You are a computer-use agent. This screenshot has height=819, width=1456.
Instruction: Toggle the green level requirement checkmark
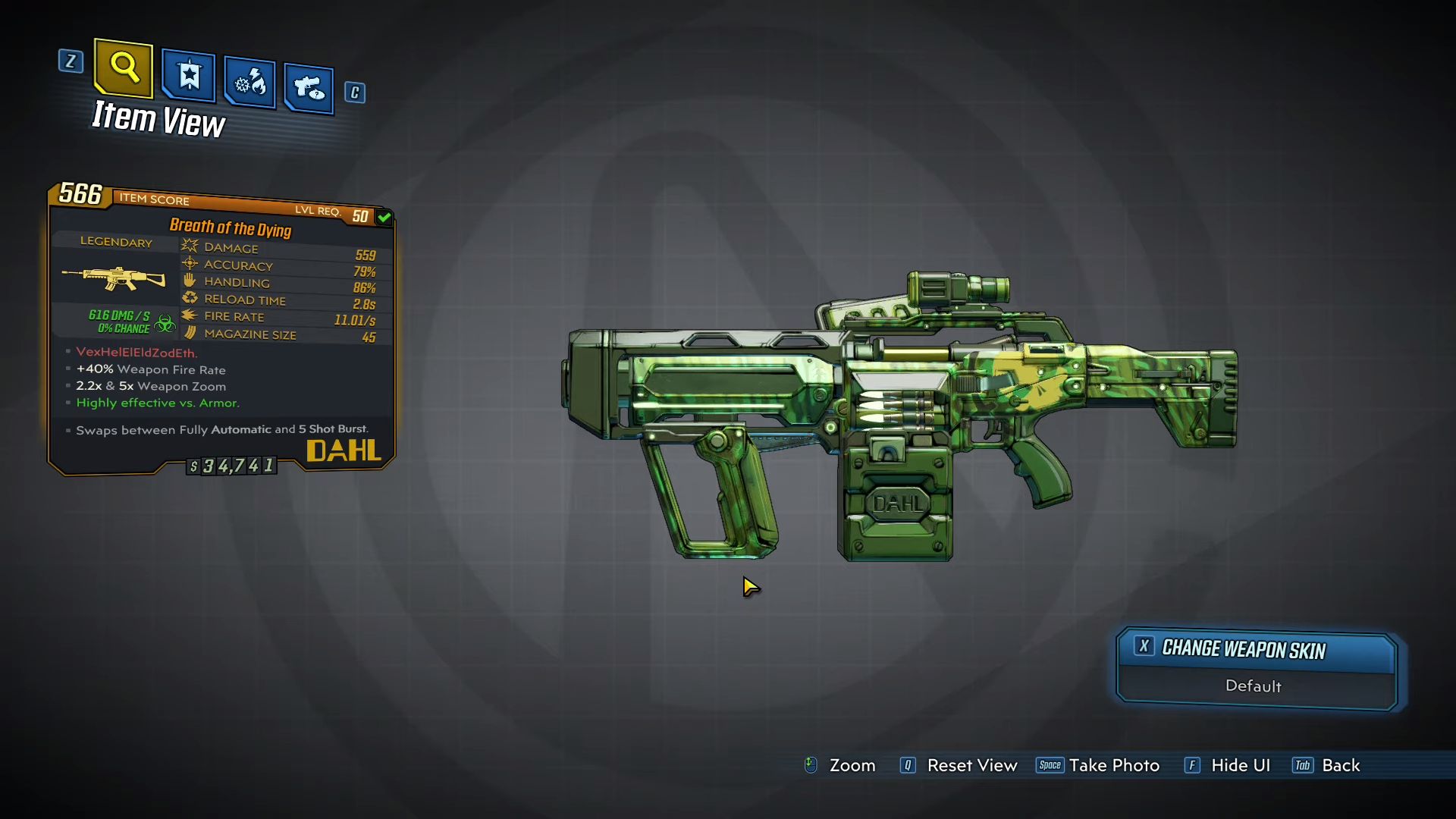383,217
